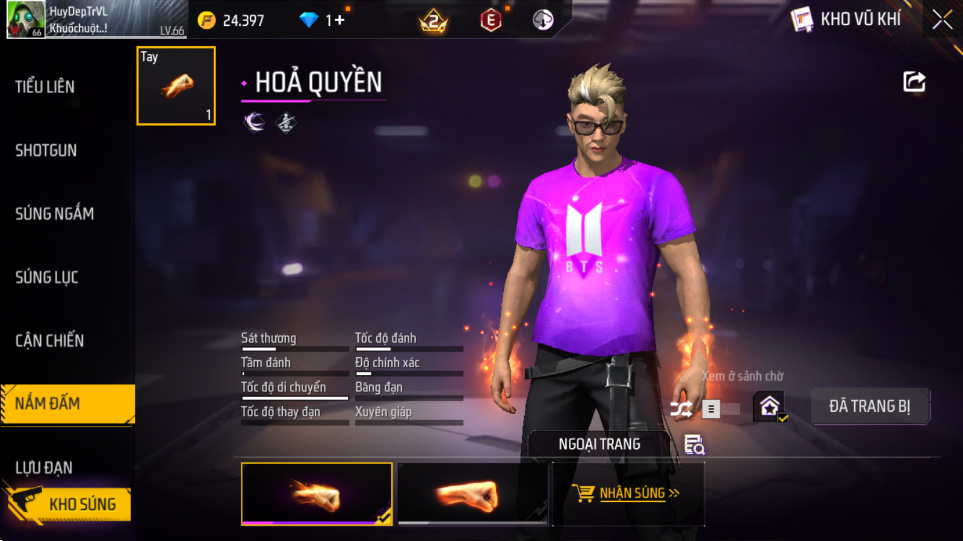Image resolution: width=963 pixels, height=541 pixels.
Task: Toggle the lobby display house icon
Action: (769, 407)
